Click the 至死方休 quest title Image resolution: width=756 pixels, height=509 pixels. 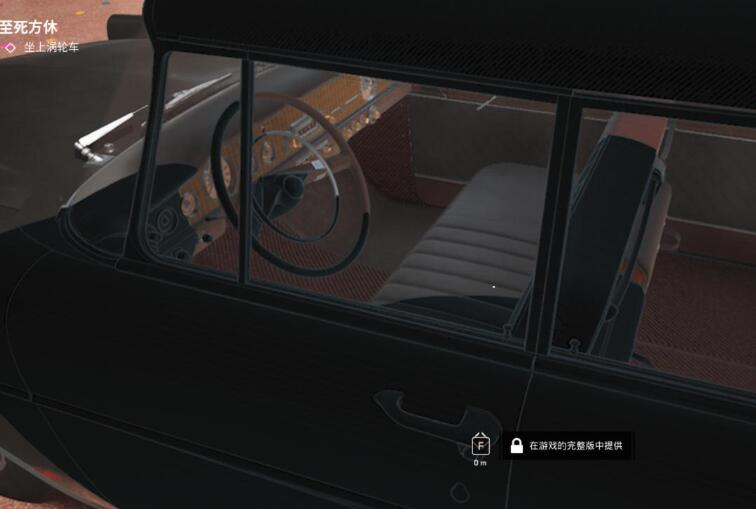(x=23, y=27)
